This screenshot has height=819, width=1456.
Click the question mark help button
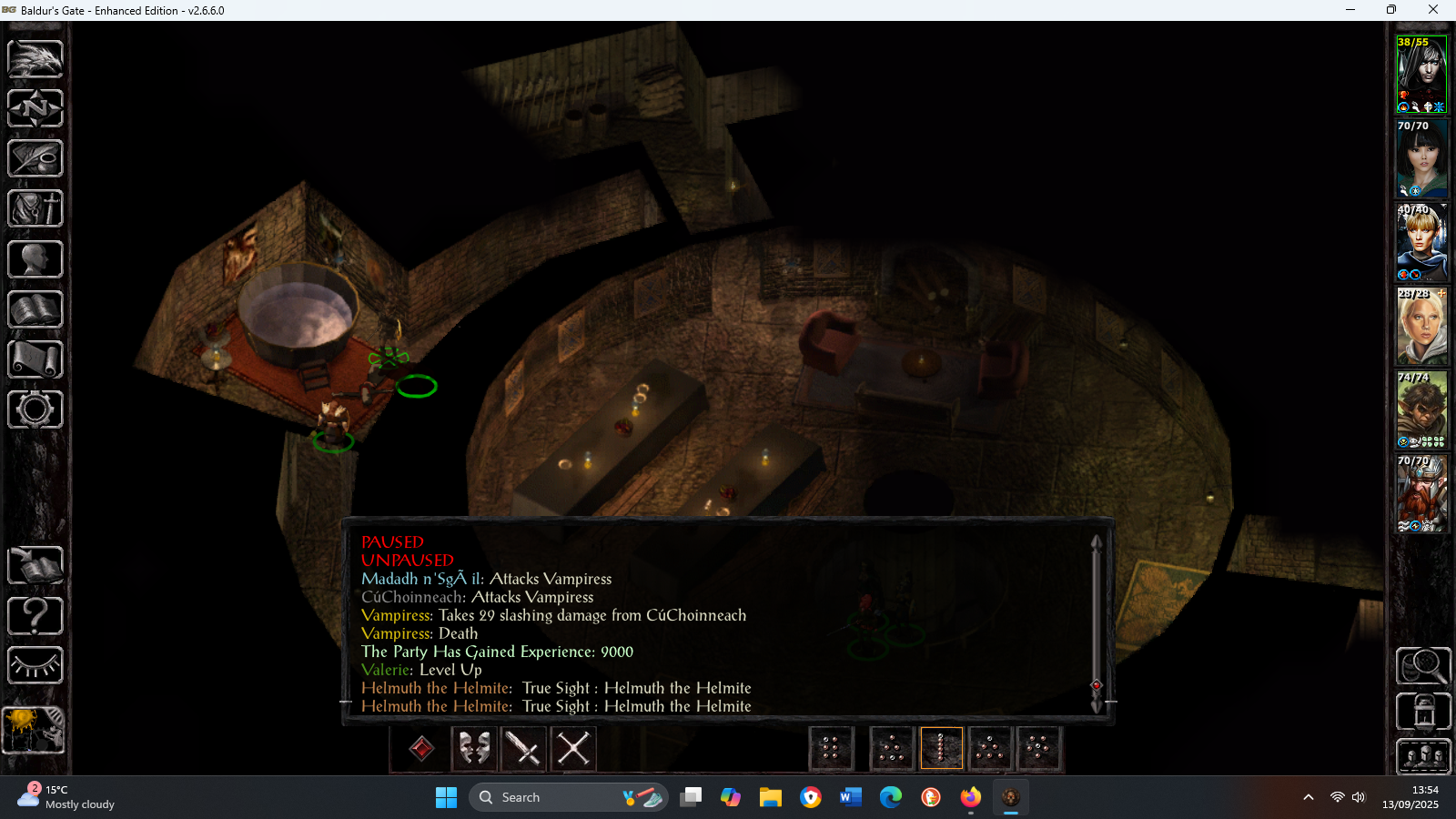35,616
